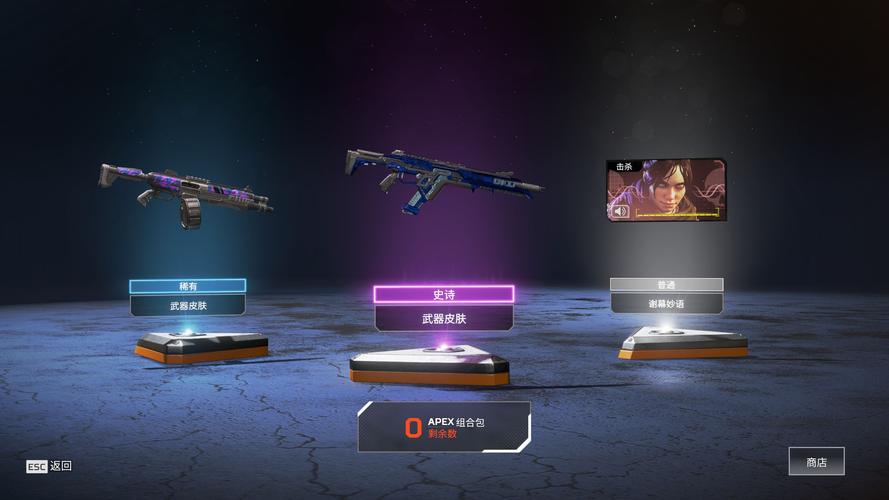Viewport: 889px width, 500px height.
Task: Choose the 普通 谢幕妙语 reward label
Action: pyautogui.click(x=666, y=295)
